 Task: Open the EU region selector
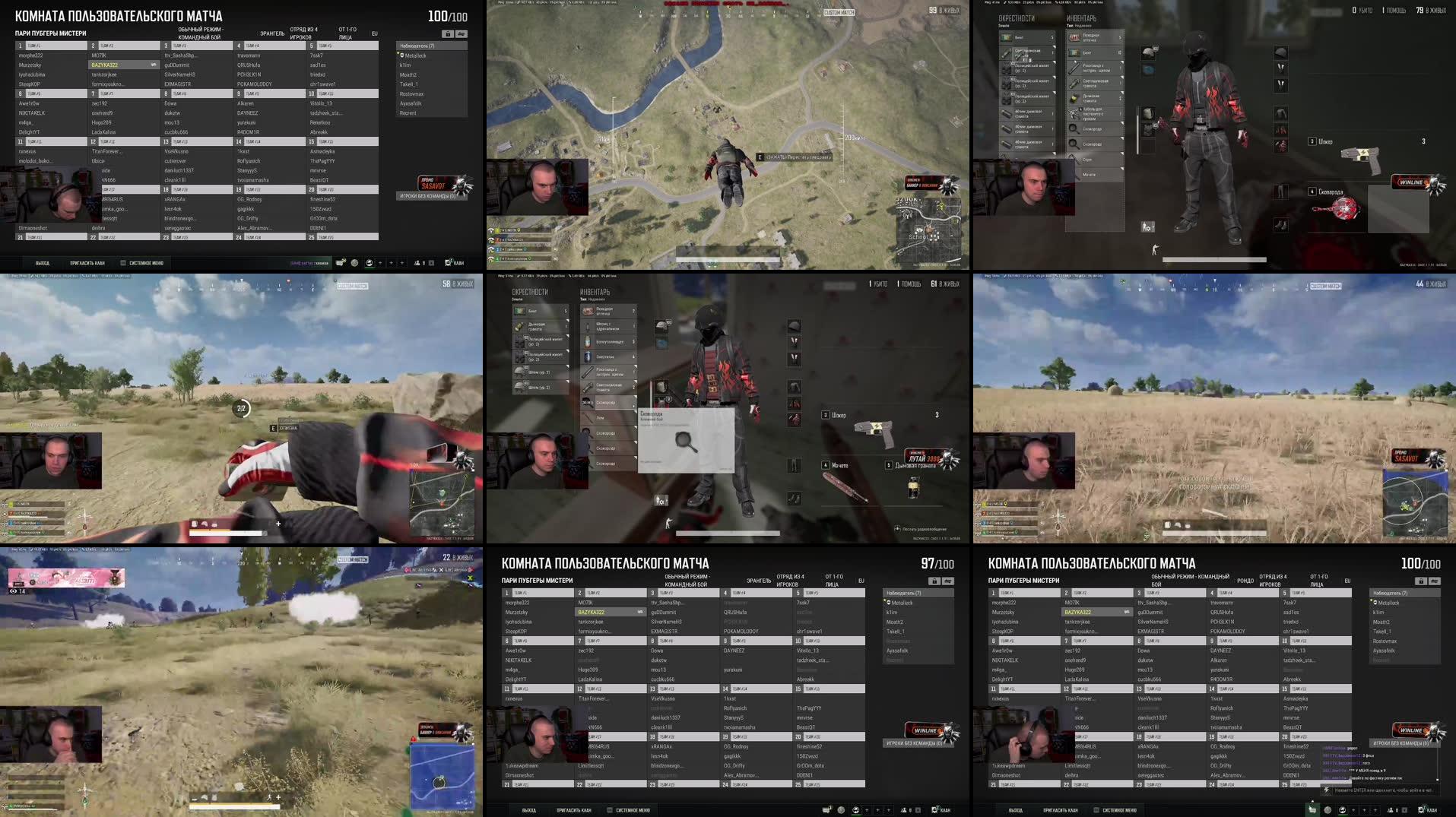374,33
